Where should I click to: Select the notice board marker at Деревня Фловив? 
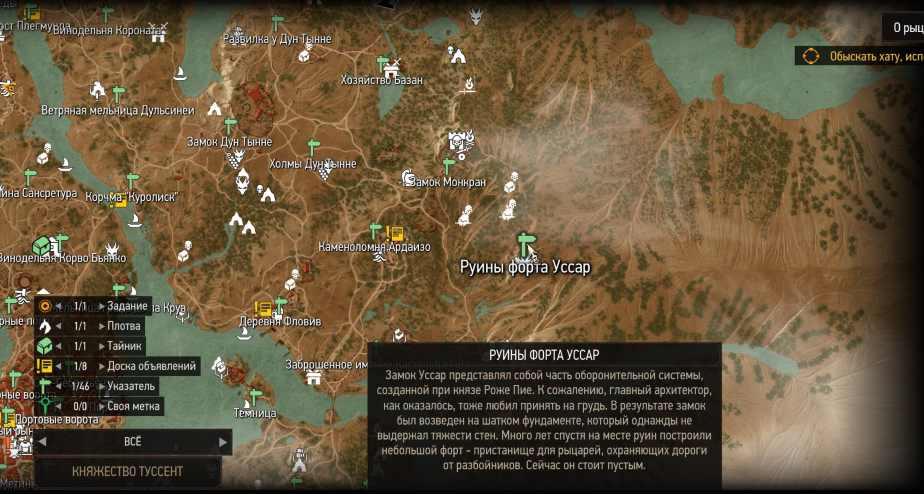tap(263, 308)
